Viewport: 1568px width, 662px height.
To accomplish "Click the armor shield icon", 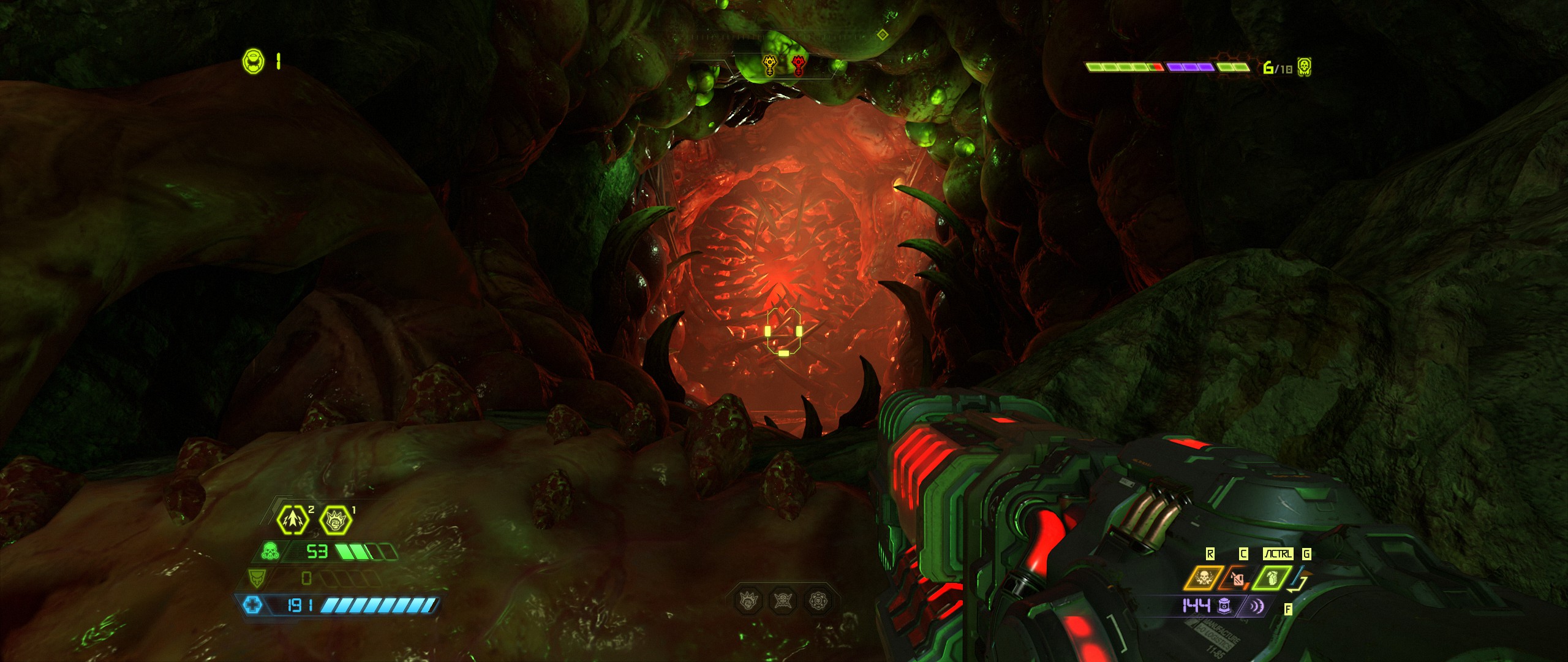I will pyautogui.click(x=256, y=577).
